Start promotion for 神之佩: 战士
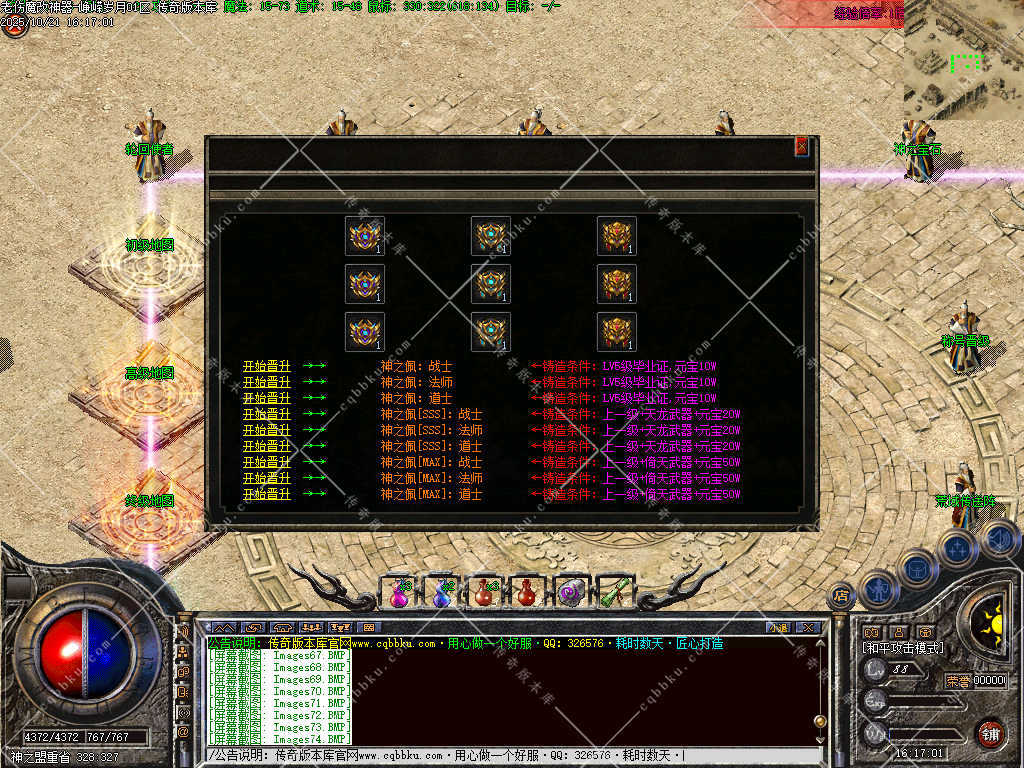Viewport: 1024px width, 768px height. point(267,366)
